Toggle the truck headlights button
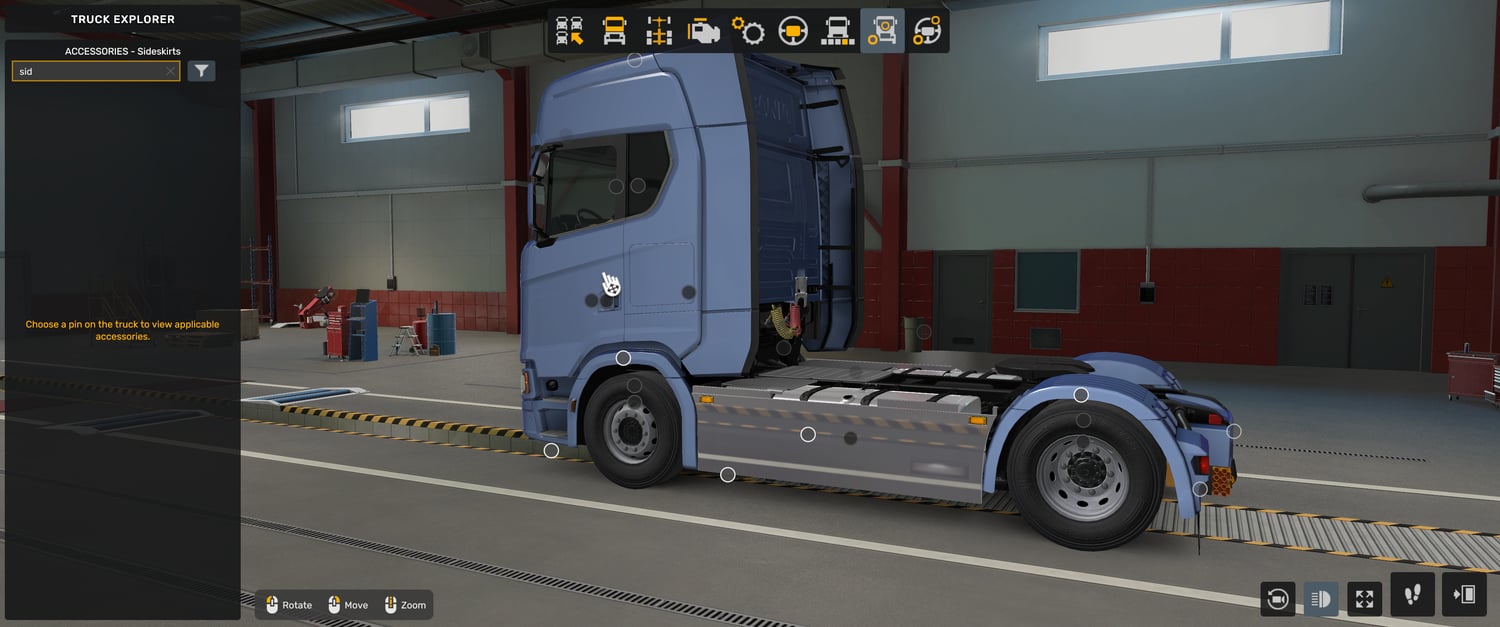The image size is (1500, 627). click(x=1321, y=599)
